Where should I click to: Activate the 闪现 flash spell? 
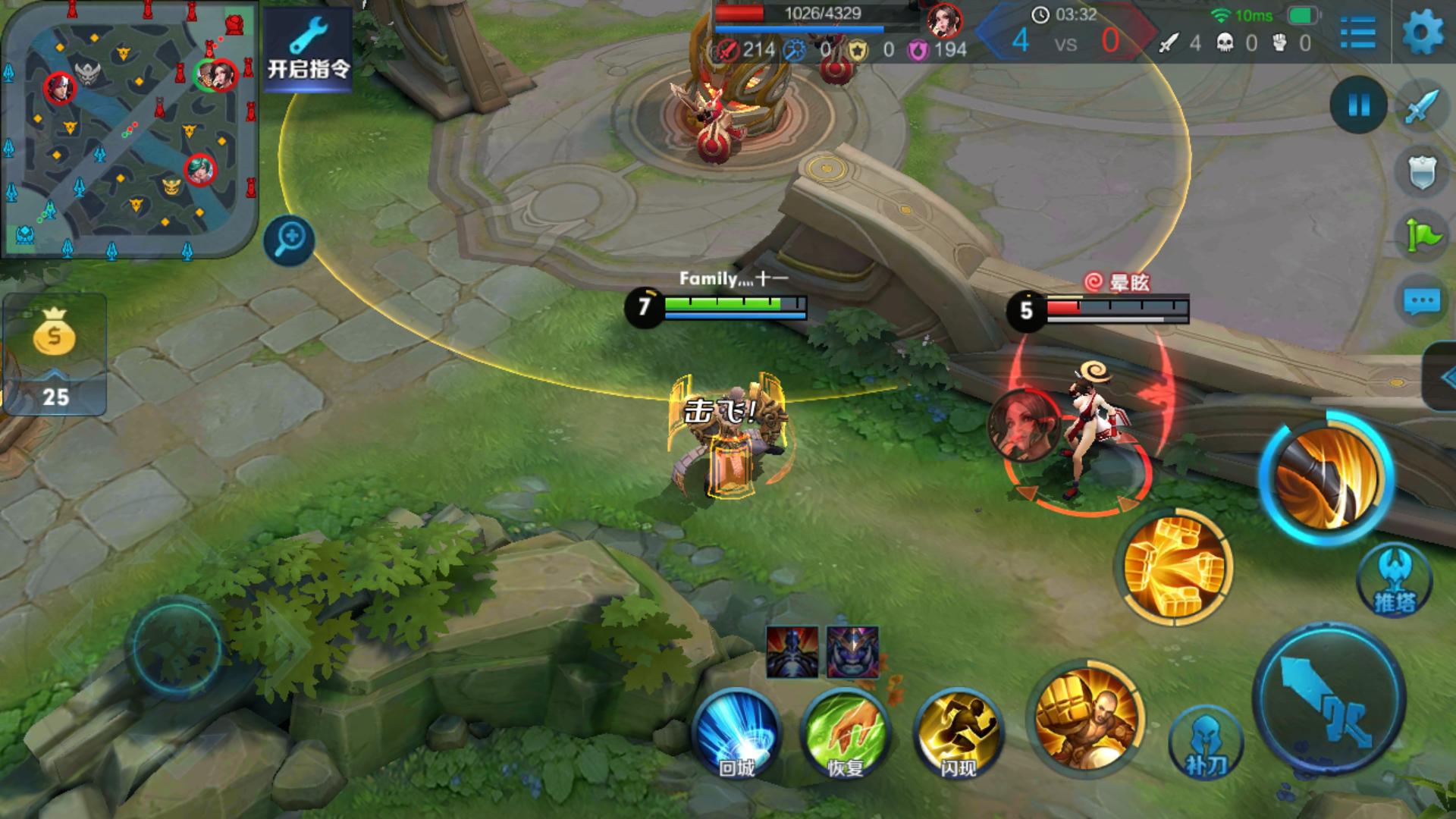click(959, 733)
